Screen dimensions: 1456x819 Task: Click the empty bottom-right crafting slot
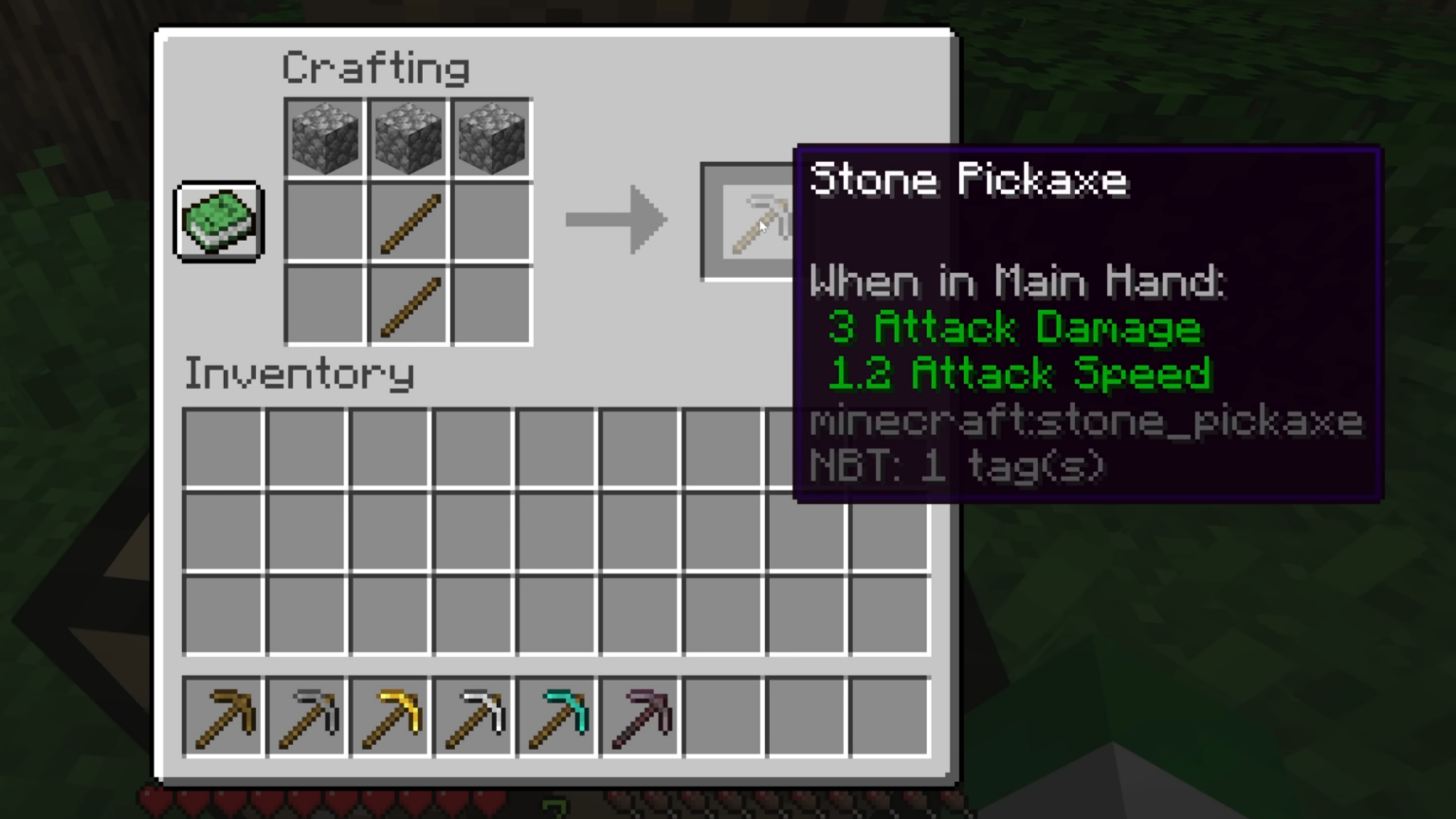(491, 305)
